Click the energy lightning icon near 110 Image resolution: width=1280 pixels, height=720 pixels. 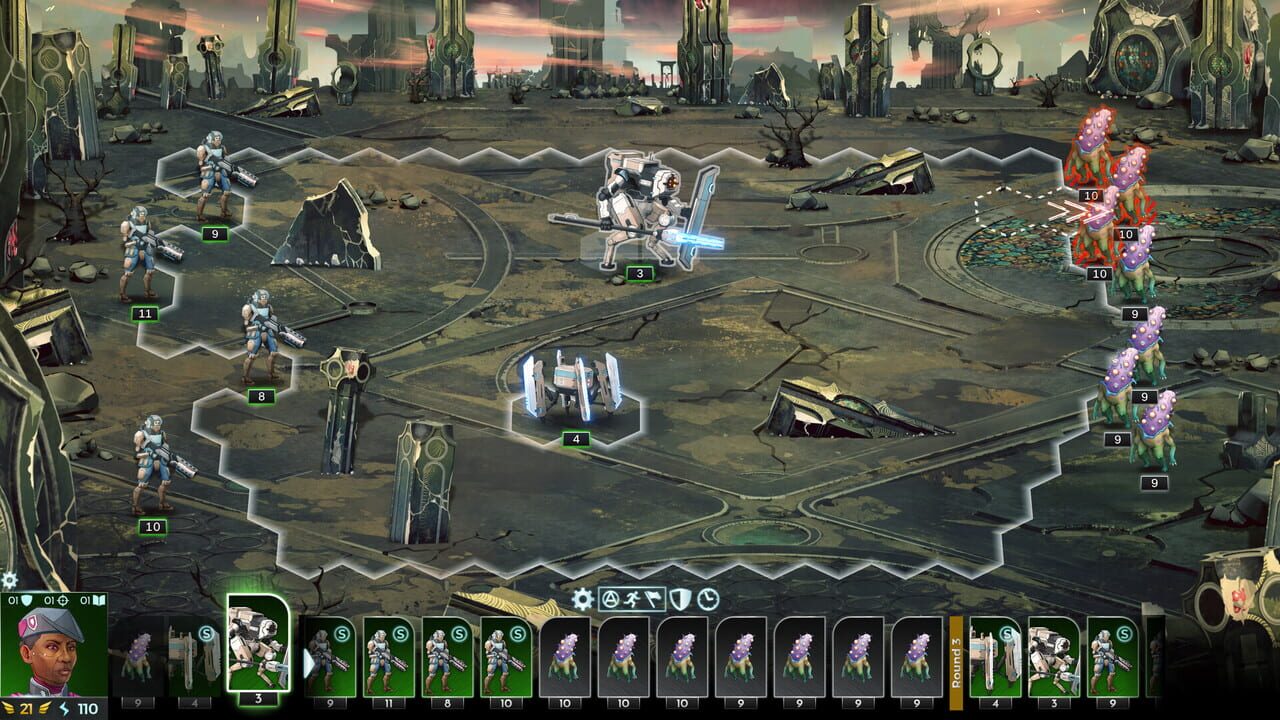click(64, 709)
